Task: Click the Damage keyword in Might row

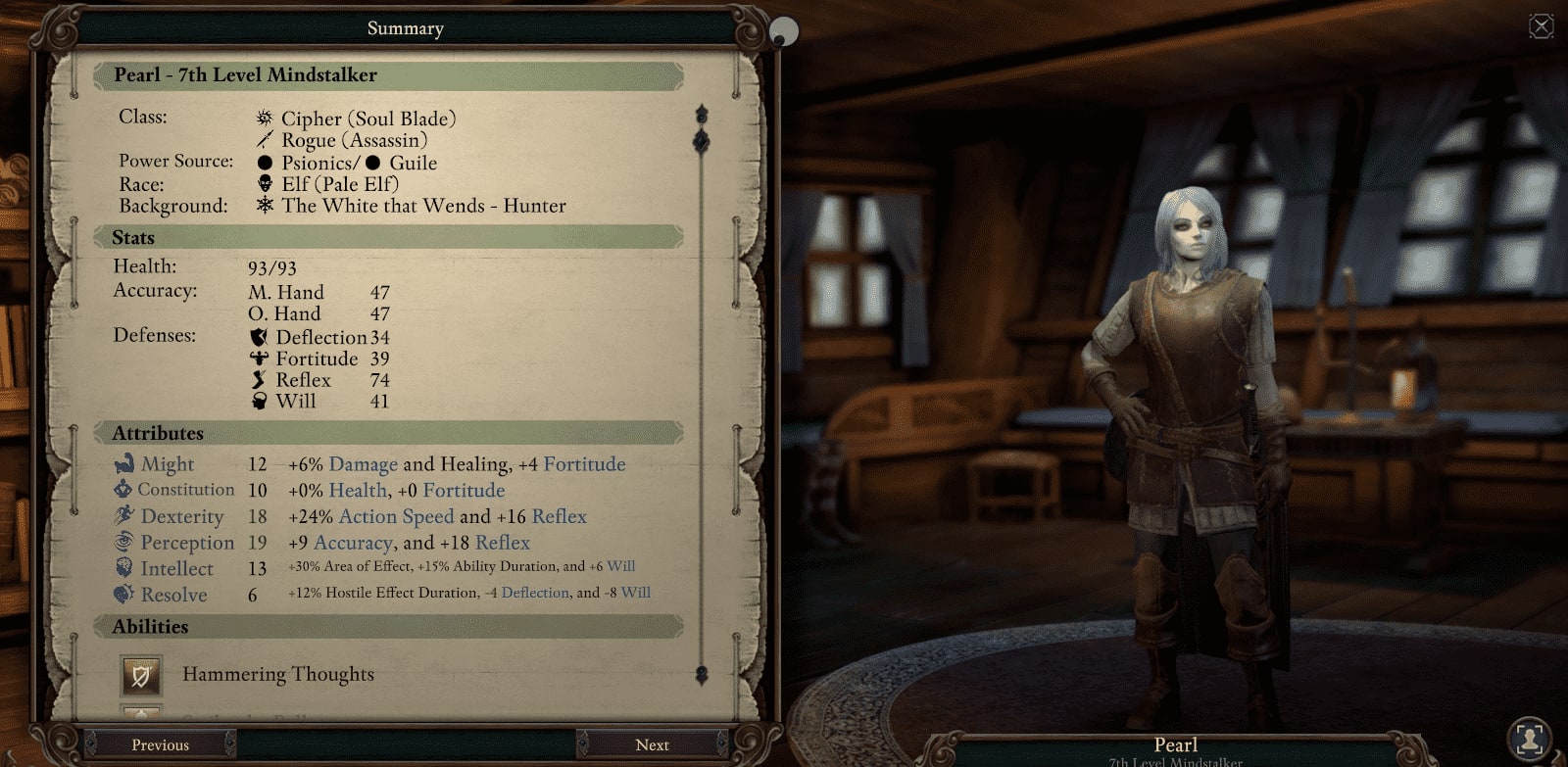Action: pos(363,464)
